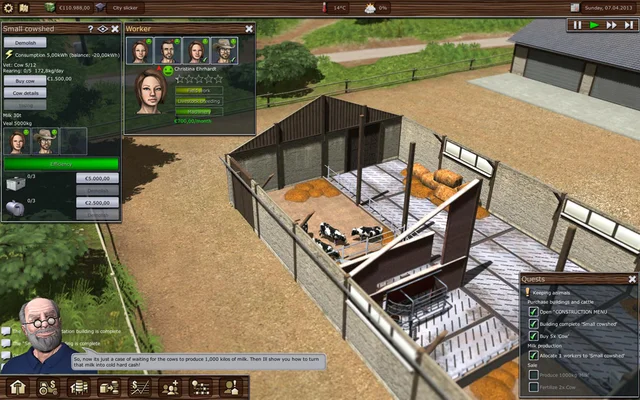This screenshot has height=400, width=640.
Task: Select the bearded man worker portrait
Action: tap(167, 51)
